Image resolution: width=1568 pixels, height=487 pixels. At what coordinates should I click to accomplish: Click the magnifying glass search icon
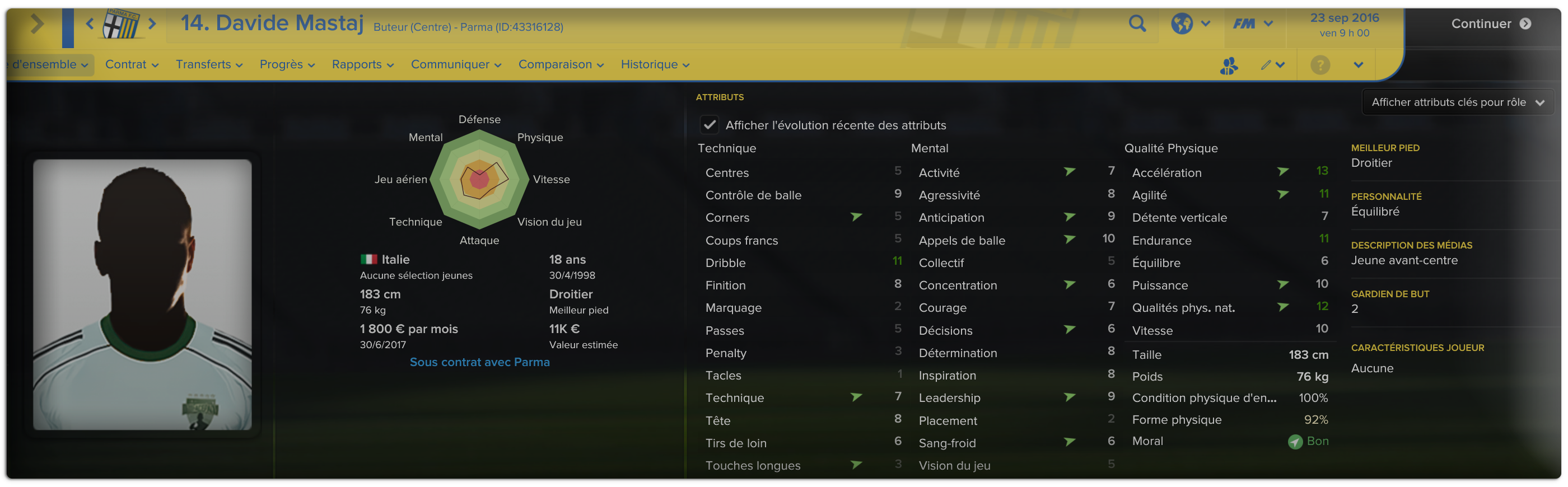coord(1136,24)
